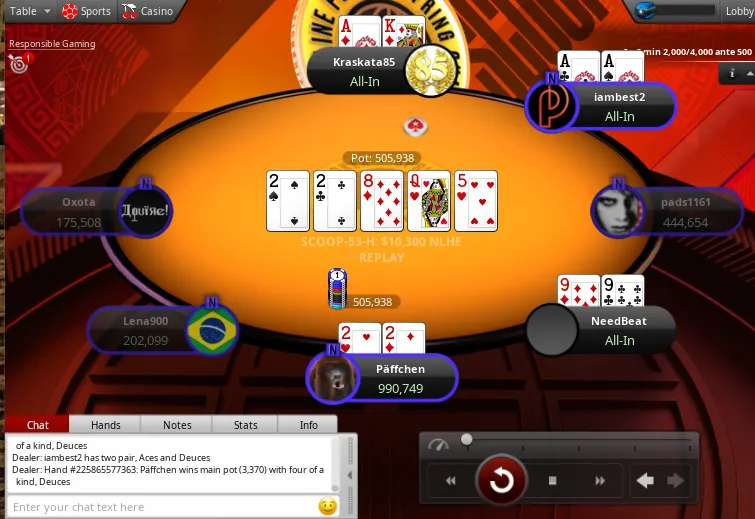Image resolution: width=755 pixels, height=519 pixels.
Task: Rewind the replay
Action: tap(451, 481)
